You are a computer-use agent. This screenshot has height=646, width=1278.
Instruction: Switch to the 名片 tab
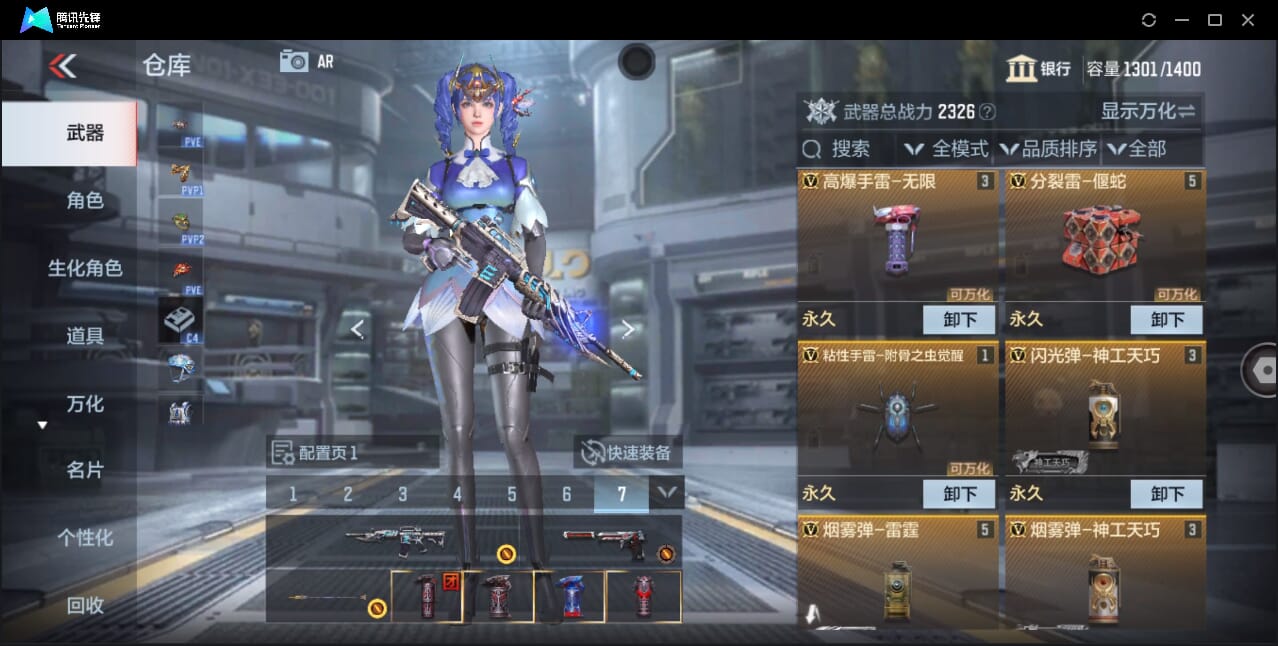coord(85,470)
